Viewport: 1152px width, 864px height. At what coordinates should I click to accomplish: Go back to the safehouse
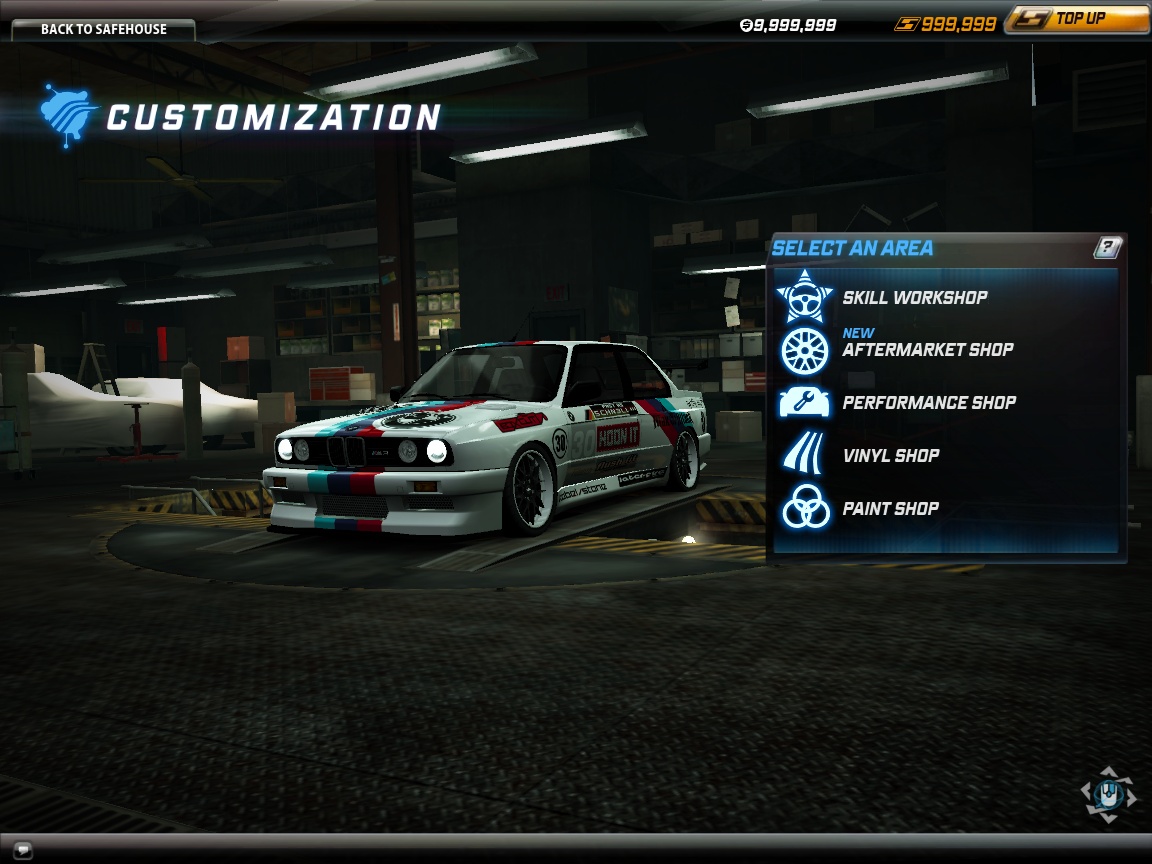103,29
